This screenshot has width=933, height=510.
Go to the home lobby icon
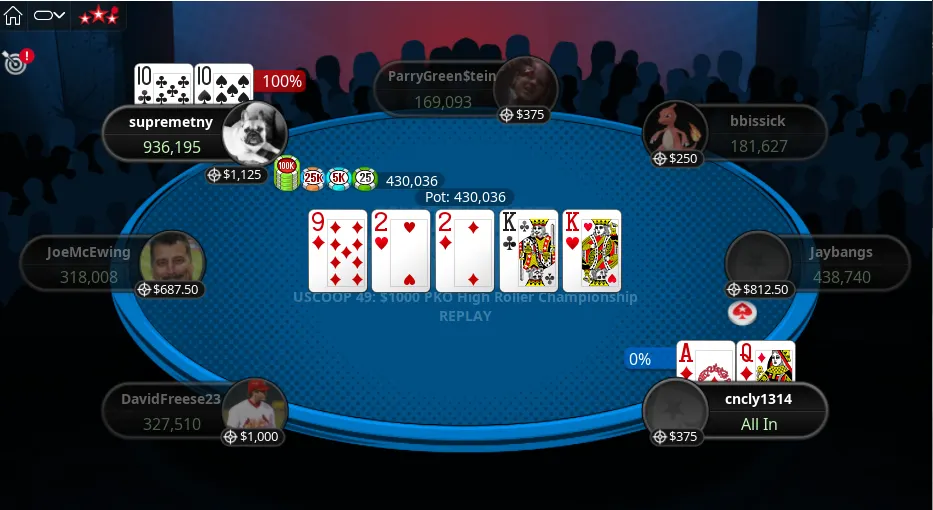pyautogui.click(x=14, y=15)
